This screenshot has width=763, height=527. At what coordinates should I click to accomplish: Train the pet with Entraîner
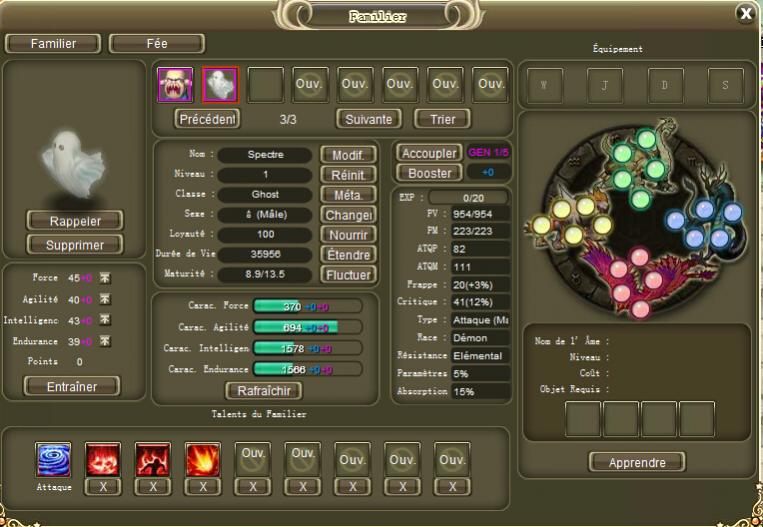click(x=71, y=386)
